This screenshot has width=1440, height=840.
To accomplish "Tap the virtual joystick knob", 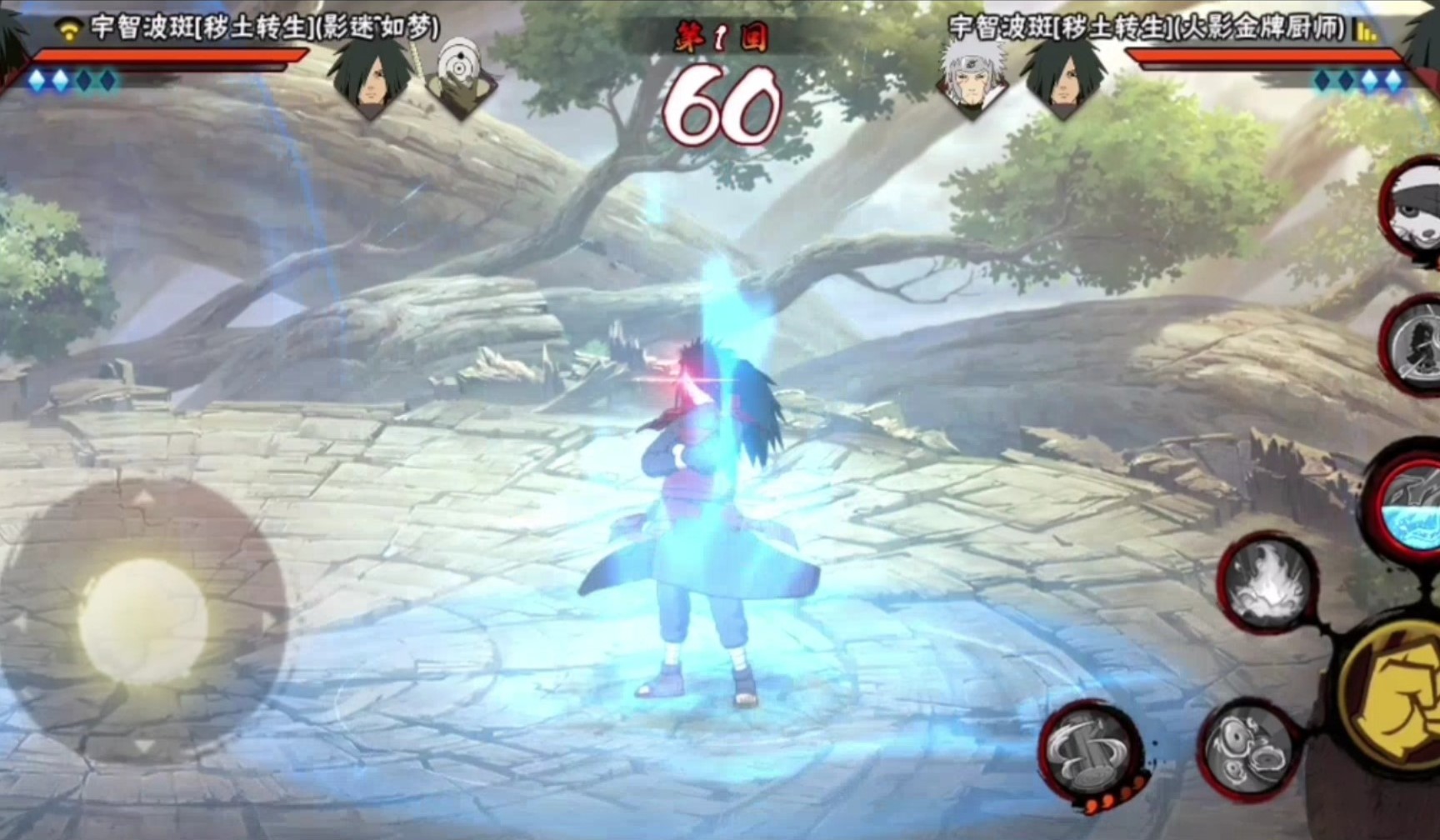I will pyautogui.click(x=143, y=622).
